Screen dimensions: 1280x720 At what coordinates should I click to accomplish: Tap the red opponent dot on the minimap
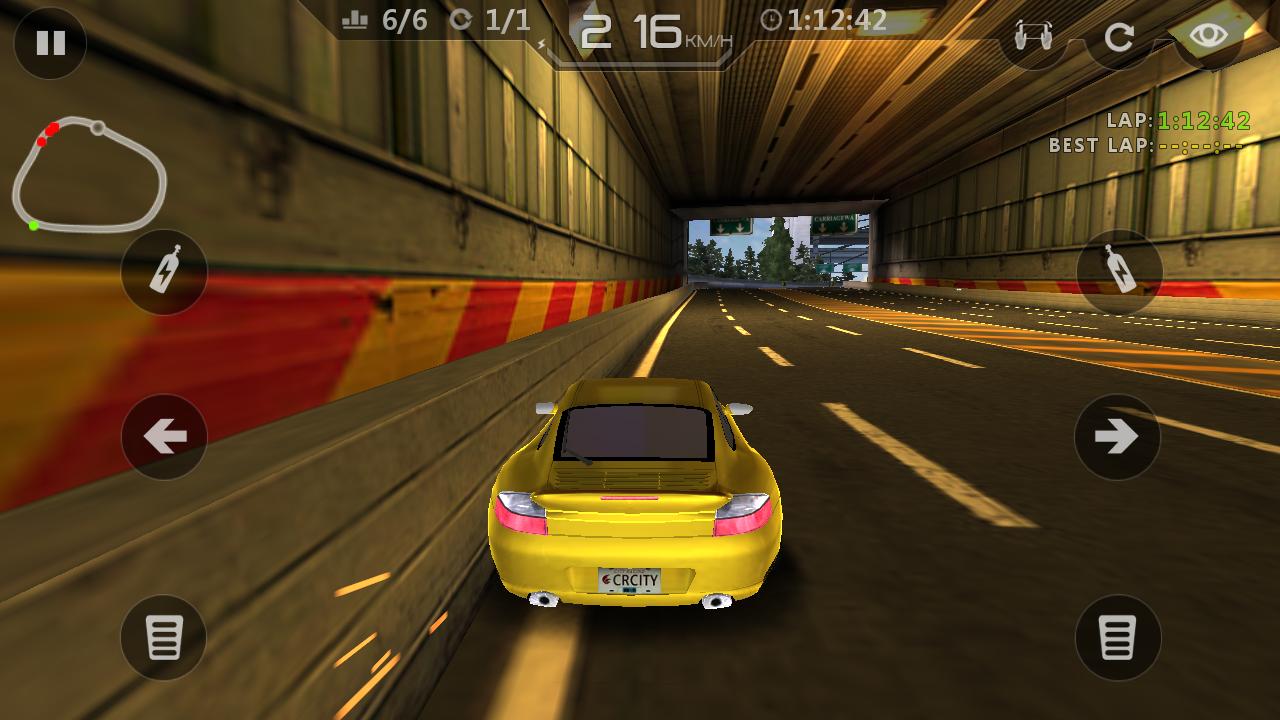click(52, 128)
